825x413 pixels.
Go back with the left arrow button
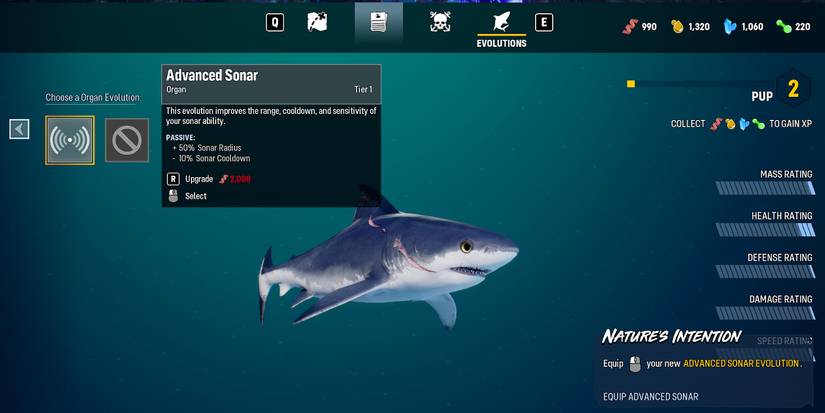click(x=19, y=129)
